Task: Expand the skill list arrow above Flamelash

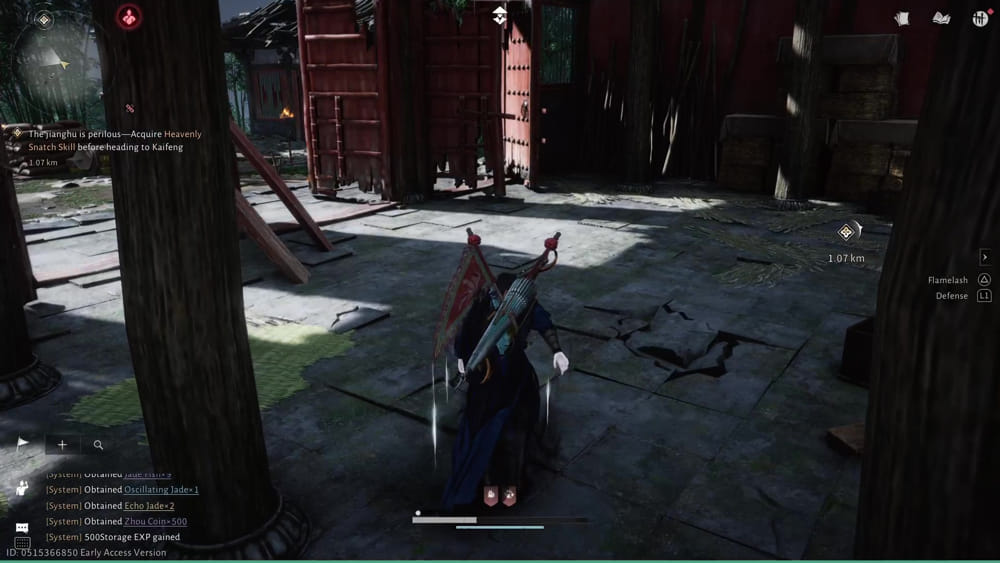Action: 984,258
